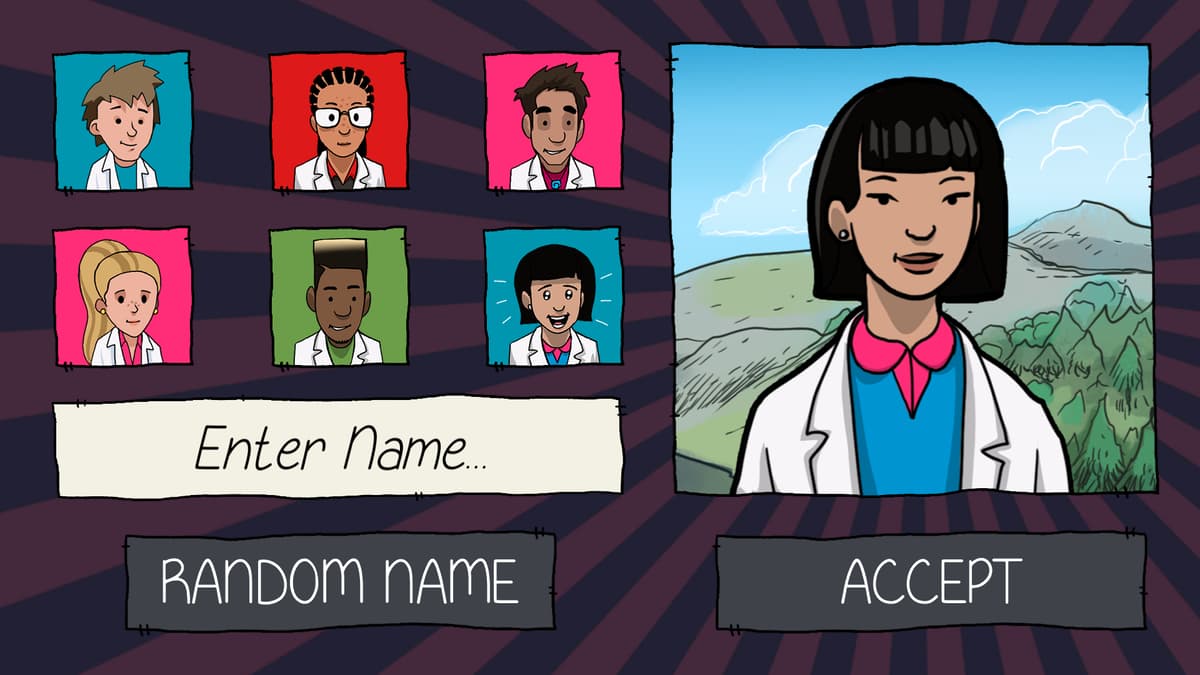Pick the dark-haired scientist with pink background
Screen dimensions: 1200x675
pos(553,121)
